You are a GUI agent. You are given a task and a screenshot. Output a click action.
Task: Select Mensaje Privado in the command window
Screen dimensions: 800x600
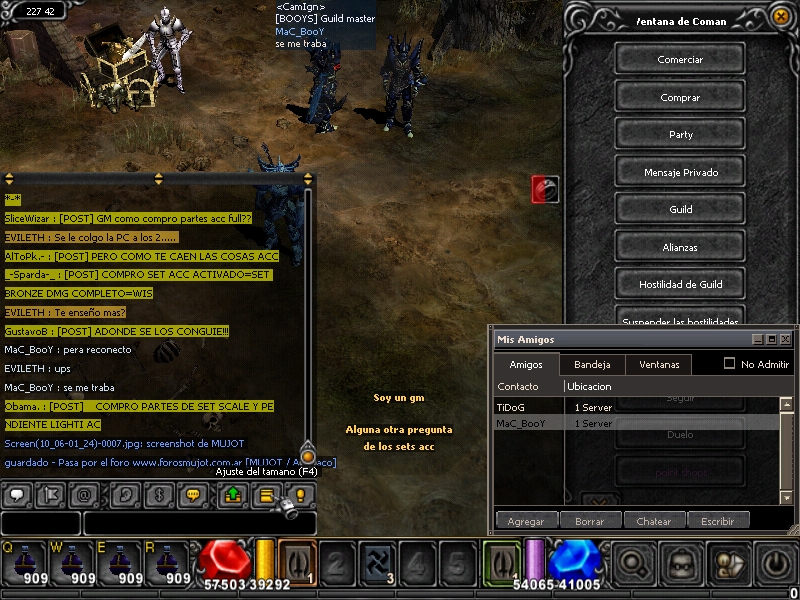coord(680,172)
